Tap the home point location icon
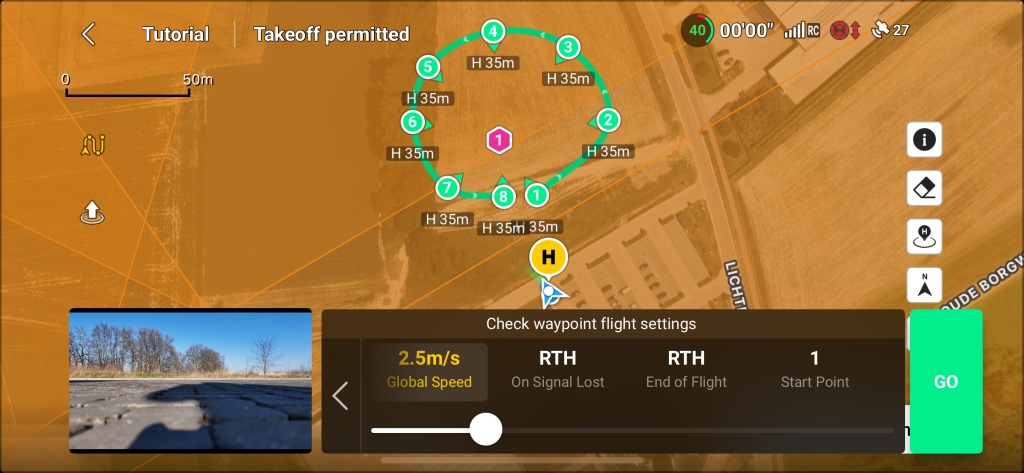The width and height of the screenshot is (1024, 473). pyautogui.click(x=924, y=237)
